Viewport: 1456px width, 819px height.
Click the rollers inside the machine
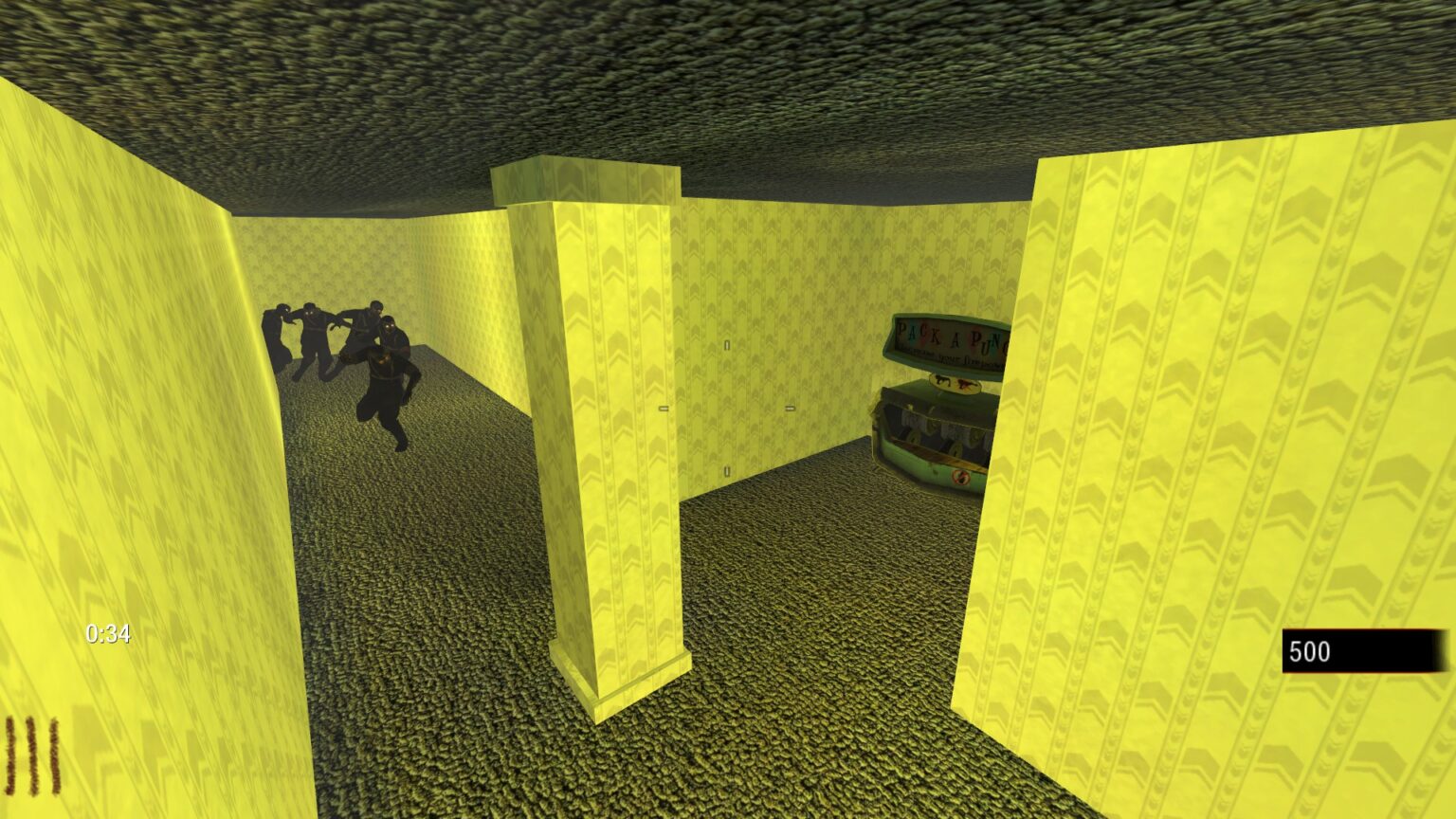[937, 439]
